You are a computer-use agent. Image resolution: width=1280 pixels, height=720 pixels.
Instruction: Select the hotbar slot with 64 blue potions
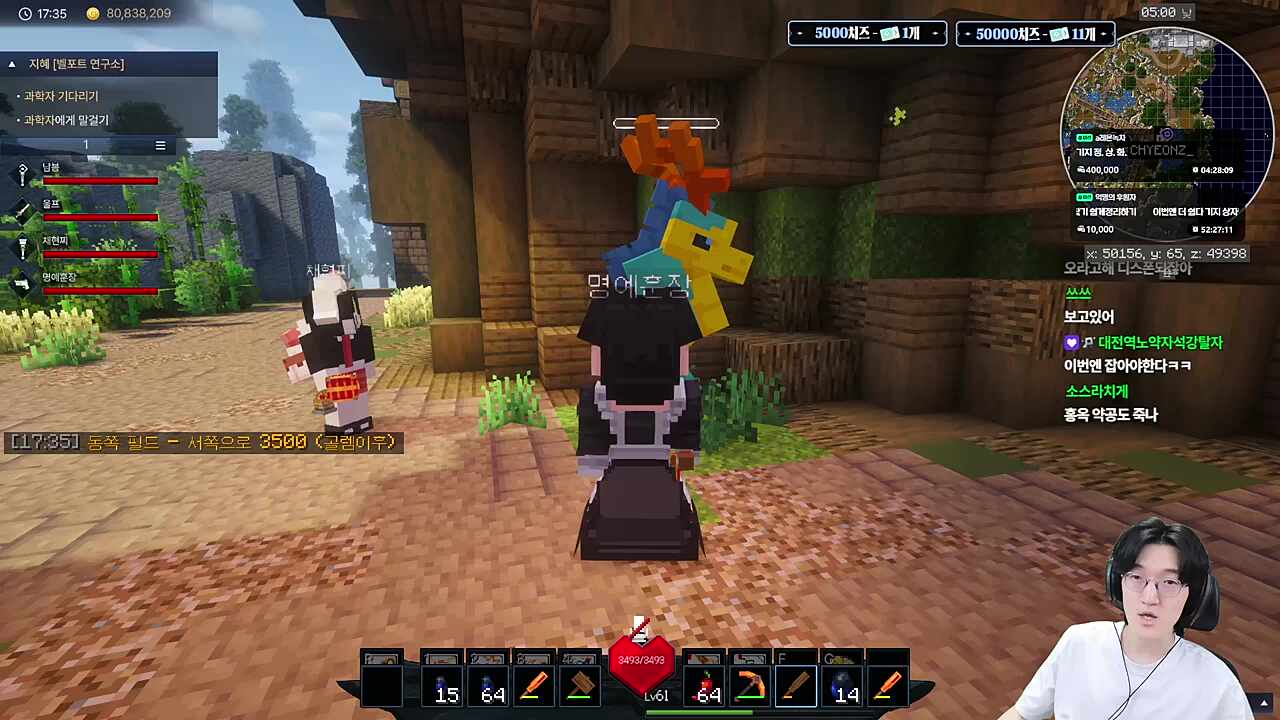tap(488, 687)
